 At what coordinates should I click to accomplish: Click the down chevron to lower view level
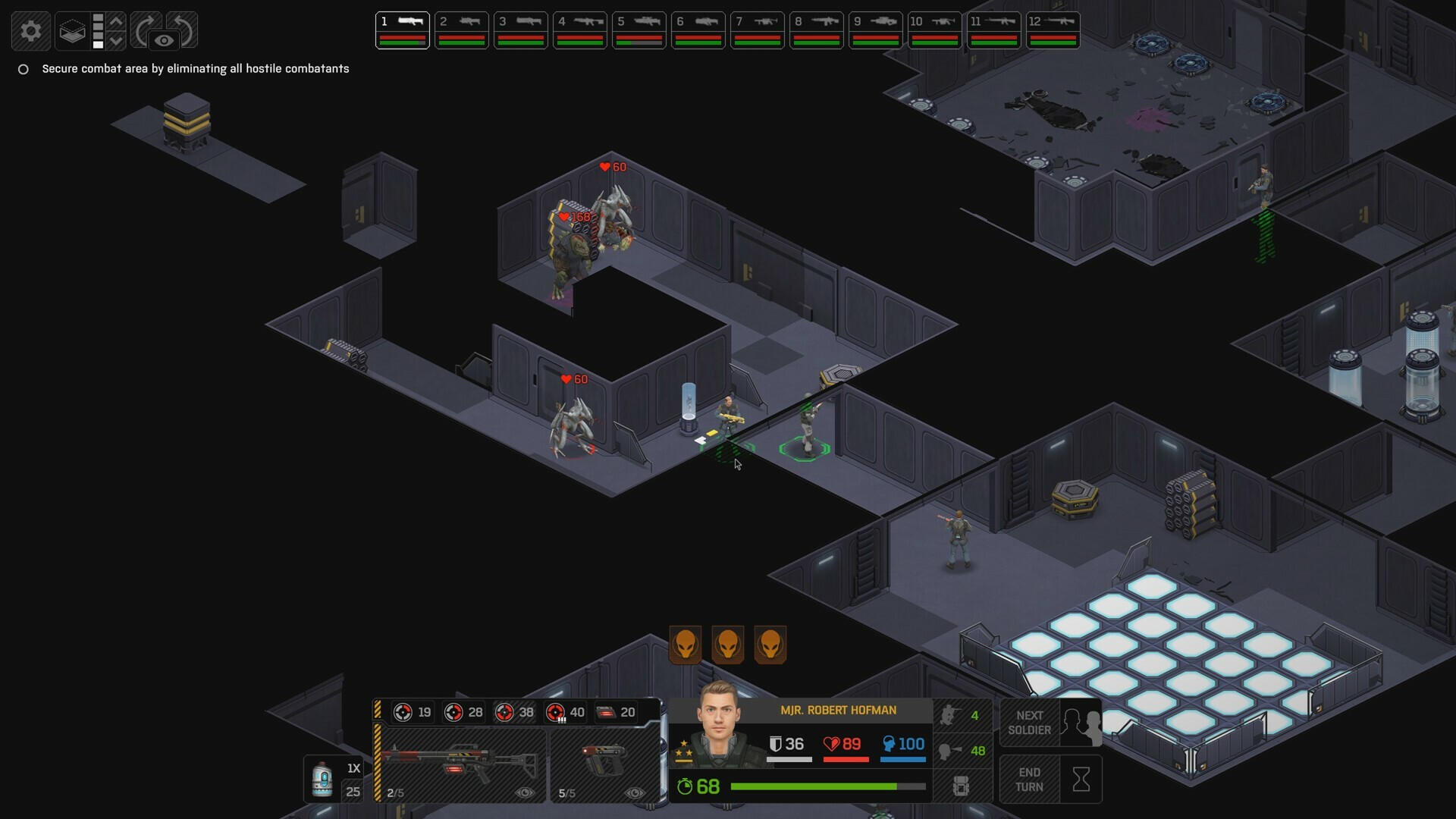pyautogui.click(x=116, y=41)
